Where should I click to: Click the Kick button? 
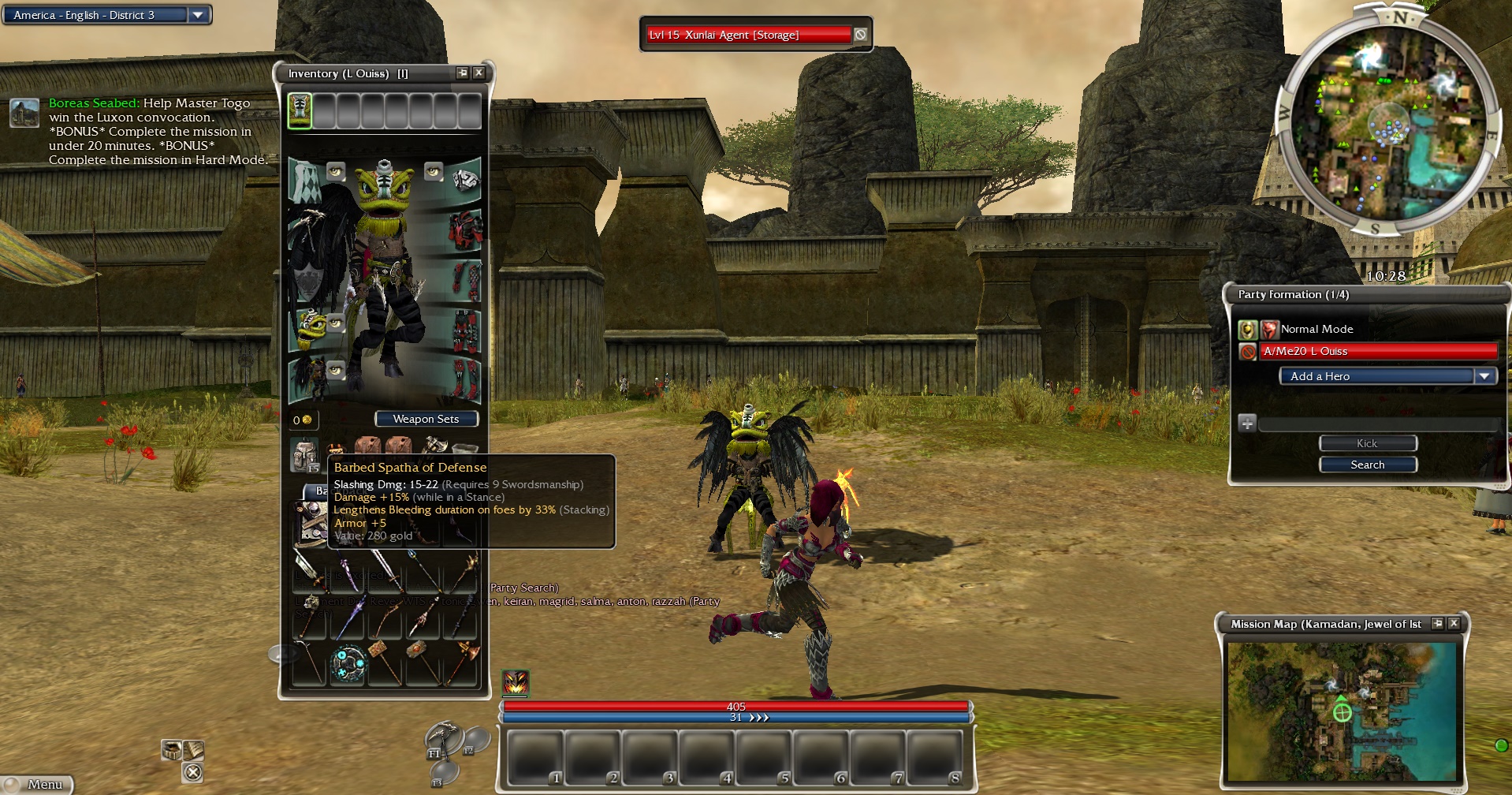(1367, 443)
